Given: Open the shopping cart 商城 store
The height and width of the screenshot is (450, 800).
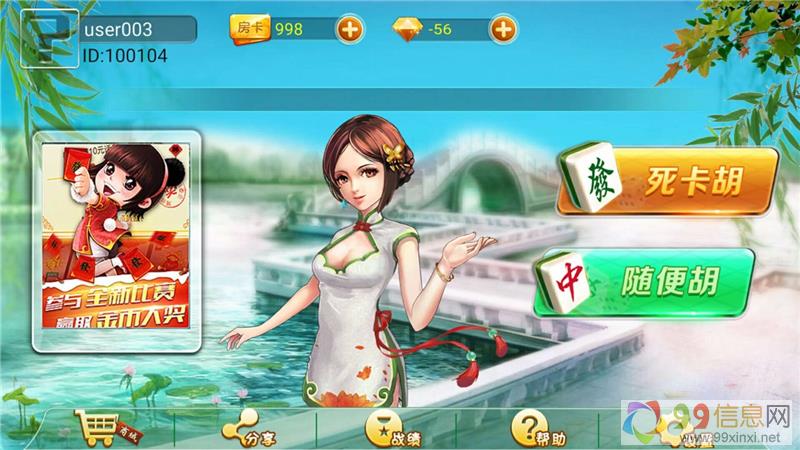Looking at the screenshot, I should [103, 431].
